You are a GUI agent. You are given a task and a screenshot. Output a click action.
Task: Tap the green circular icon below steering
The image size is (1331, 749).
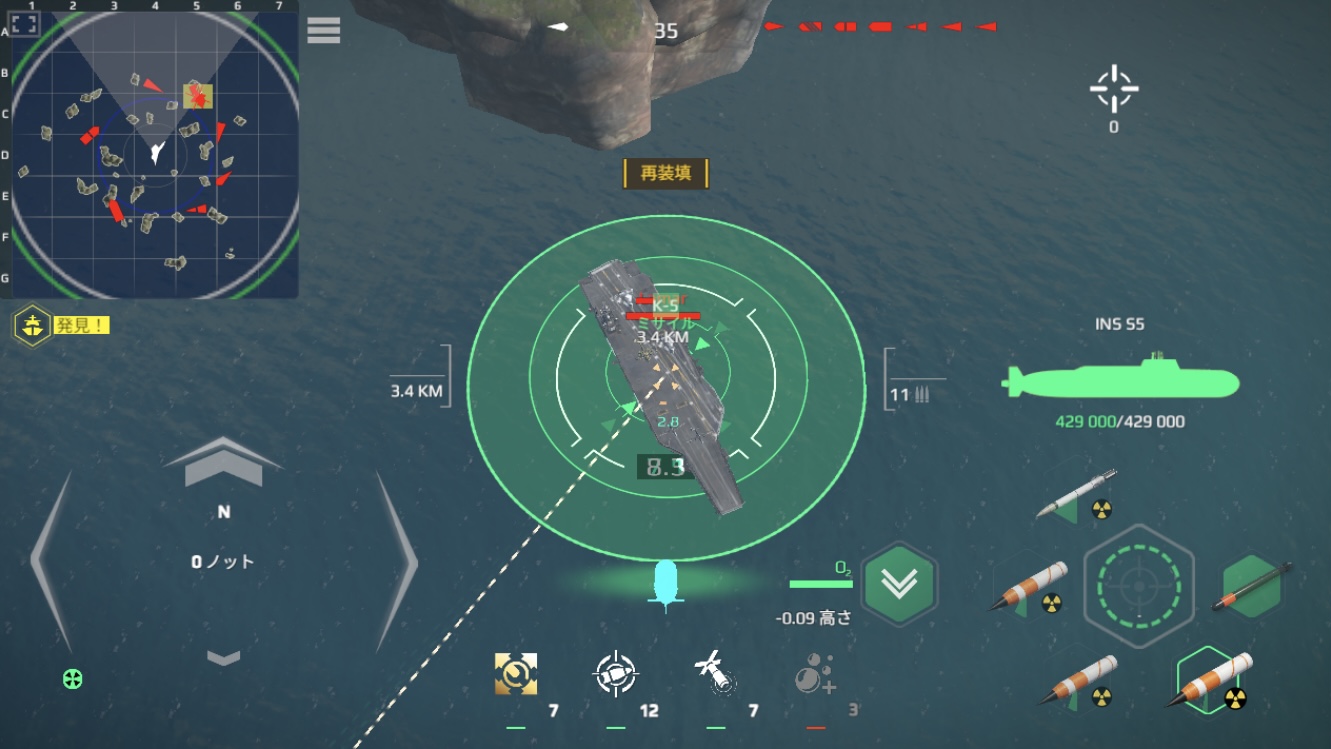73,680
